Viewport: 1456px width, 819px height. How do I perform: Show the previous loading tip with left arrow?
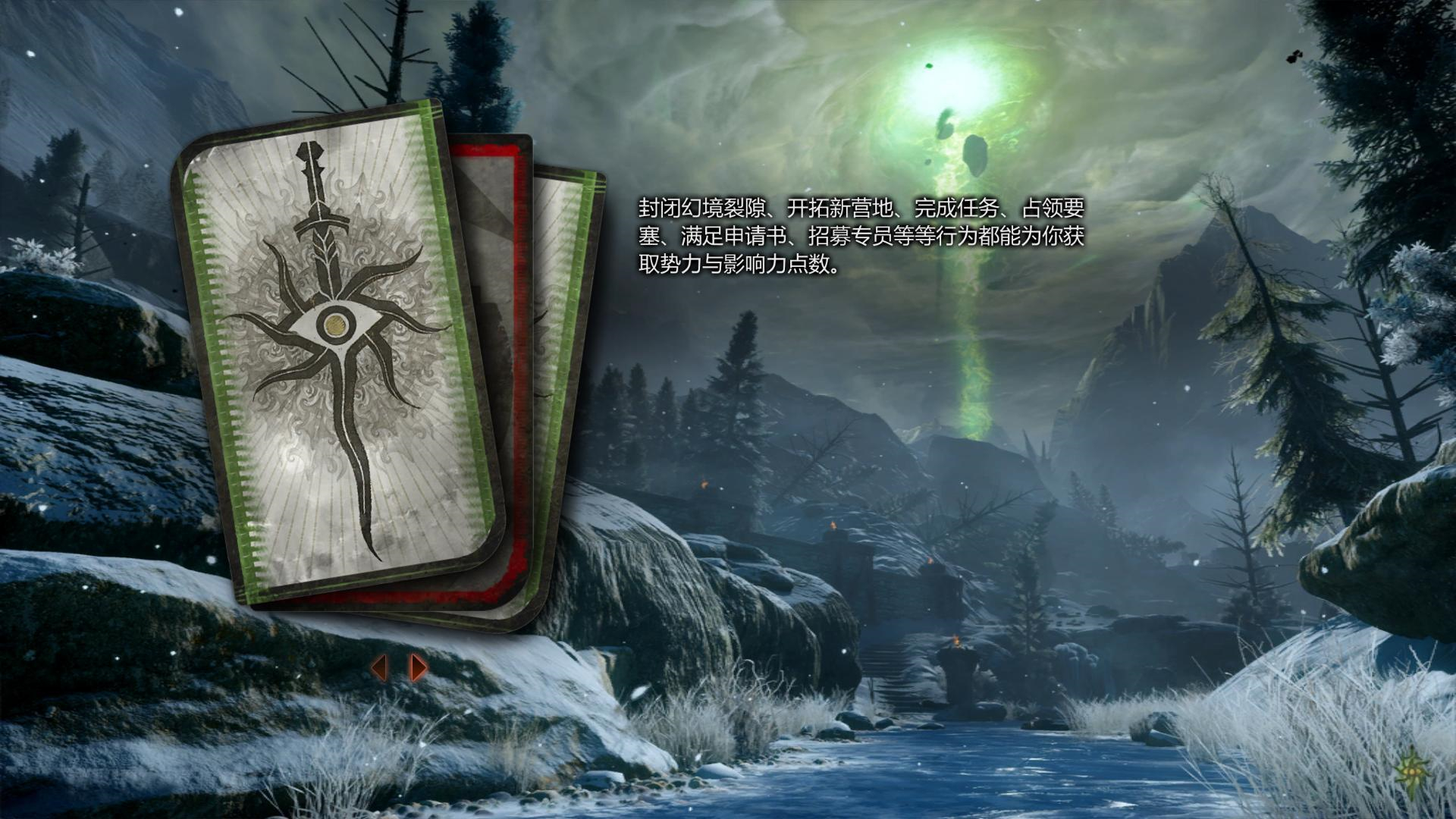click(379, 667)
